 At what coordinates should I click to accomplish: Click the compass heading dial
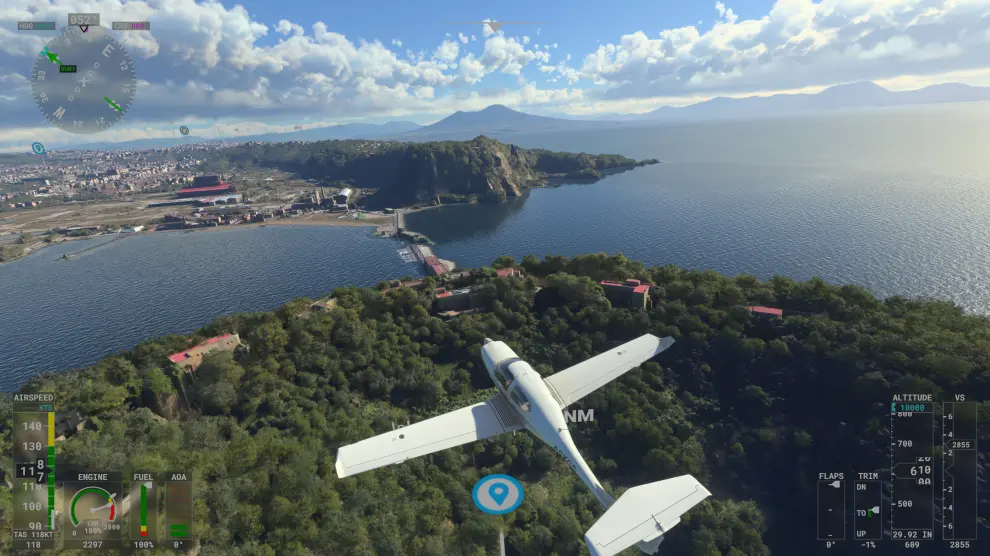(83, 80)
